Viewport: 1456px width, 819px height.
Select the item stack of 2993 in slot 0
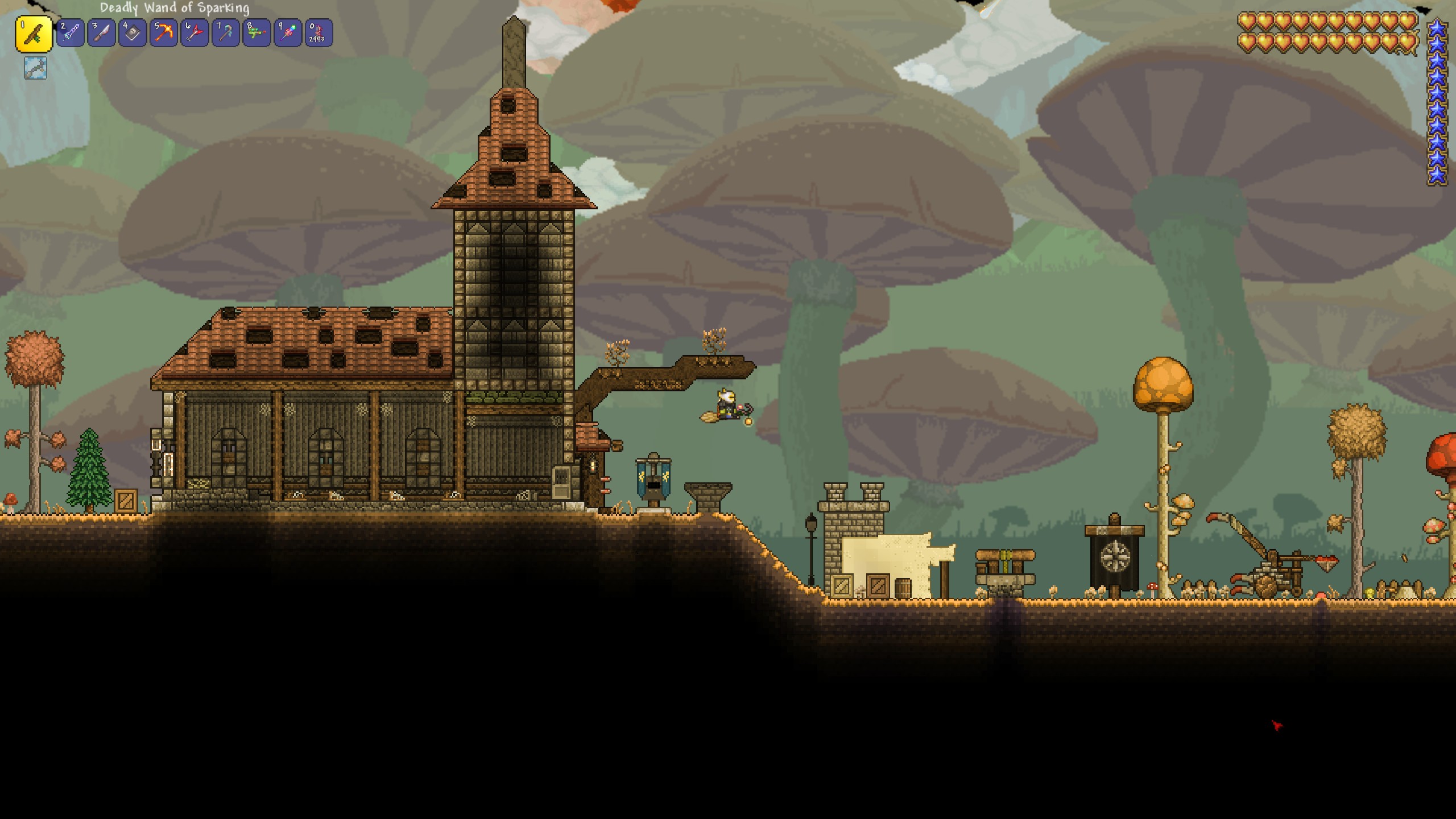click(318, 34)
